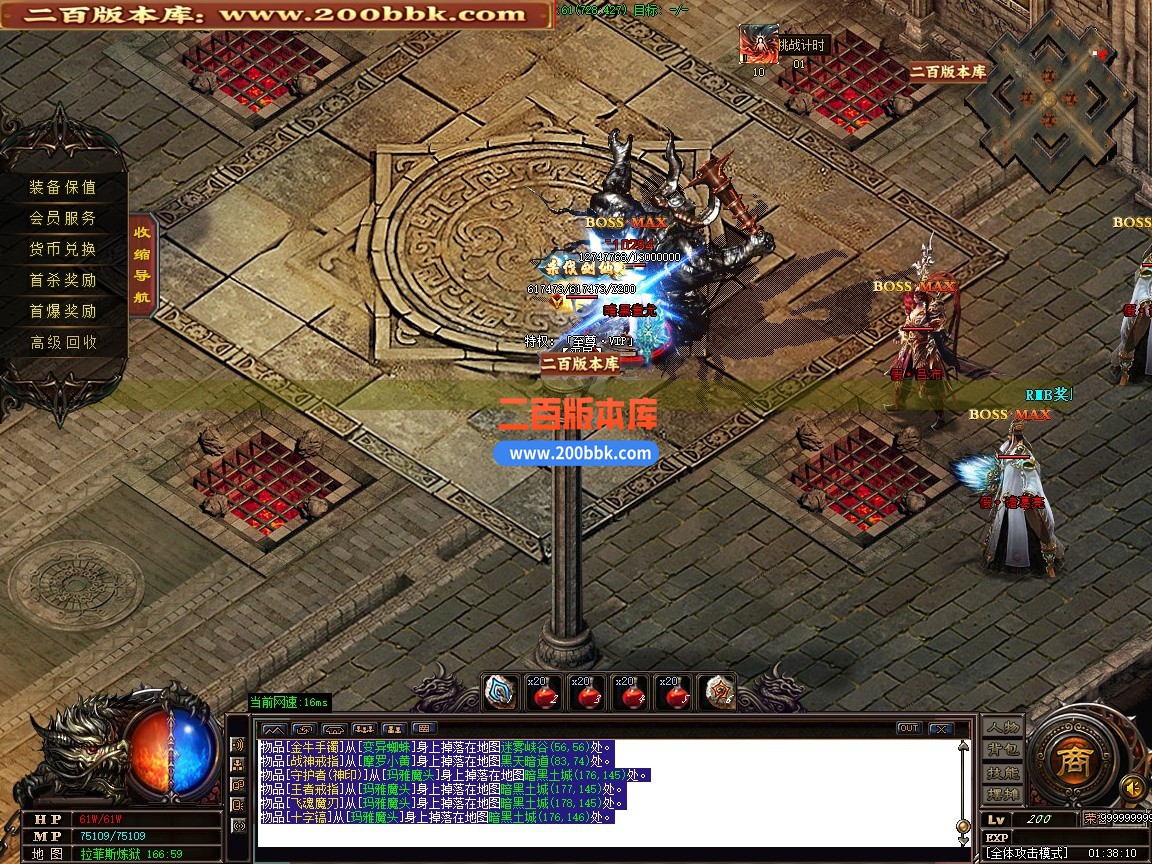Toggle sound with the speaker icon
This screenshot has width=1152, height=864.
1132,786
